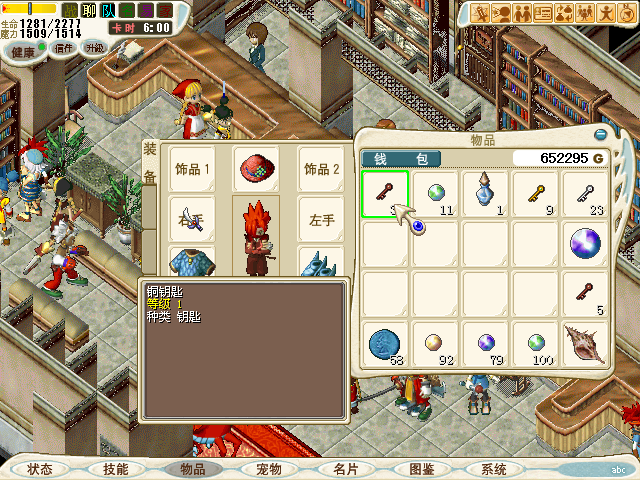Select the blue coin stack of 58
The height and width of the screenshot is (480, 640).
pos(384,343)
